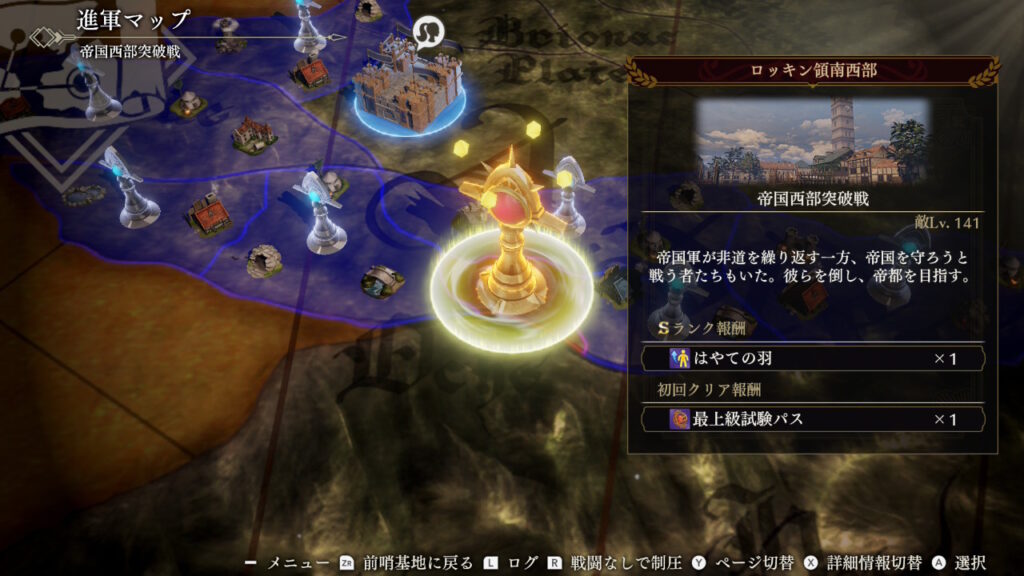Screen dimensions: 1024x576
Task: Select the castle base camp on the map
Action: pyautogui.click(x=408, y=84)
